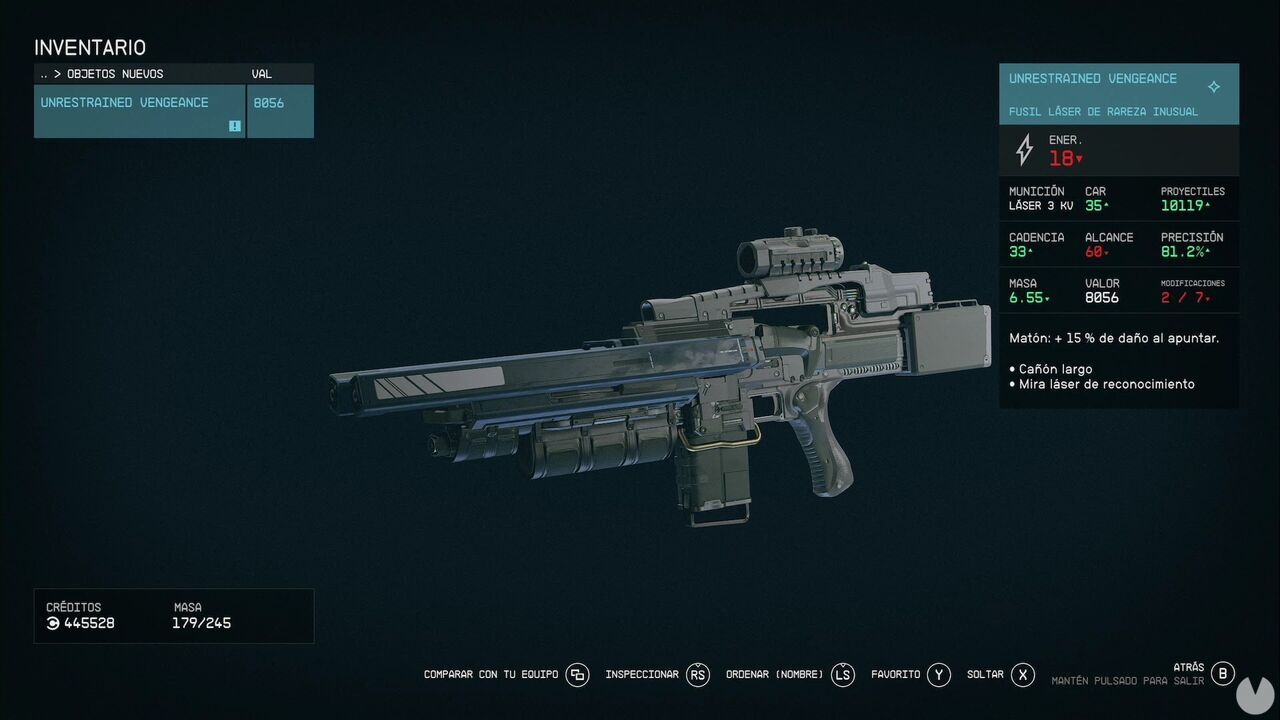Sort by the VAL column header
This screenshot has height=720, width=1280.
pyautogui.click(x=262, y=74)
